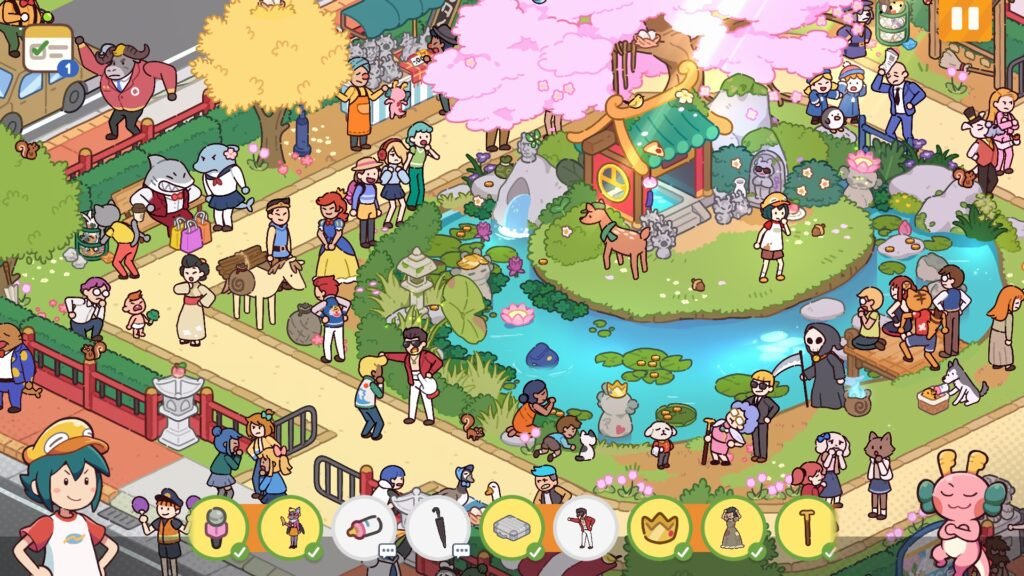Select the lady in gown target

tap(733, 527)
